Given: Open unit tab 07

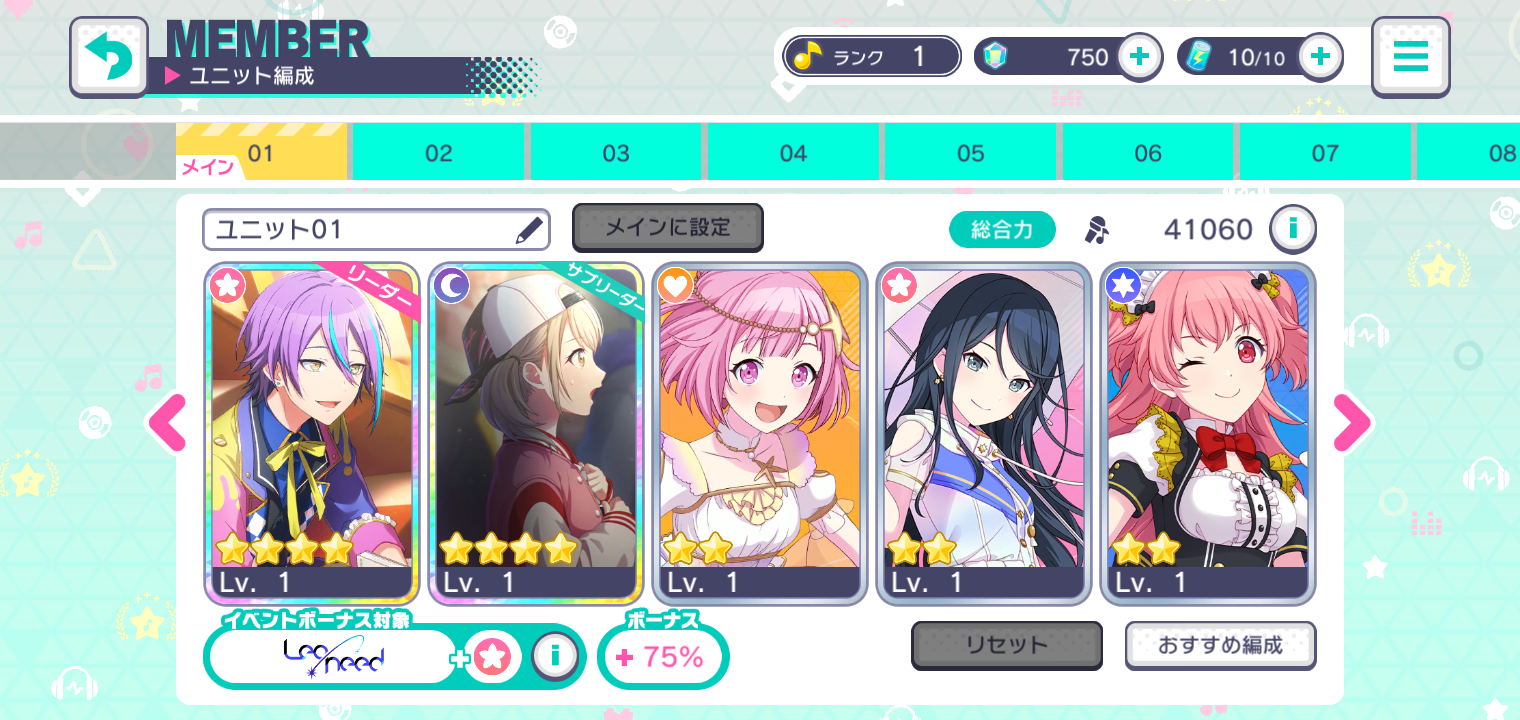Looking at the screenshot, I should point(1325,153).
